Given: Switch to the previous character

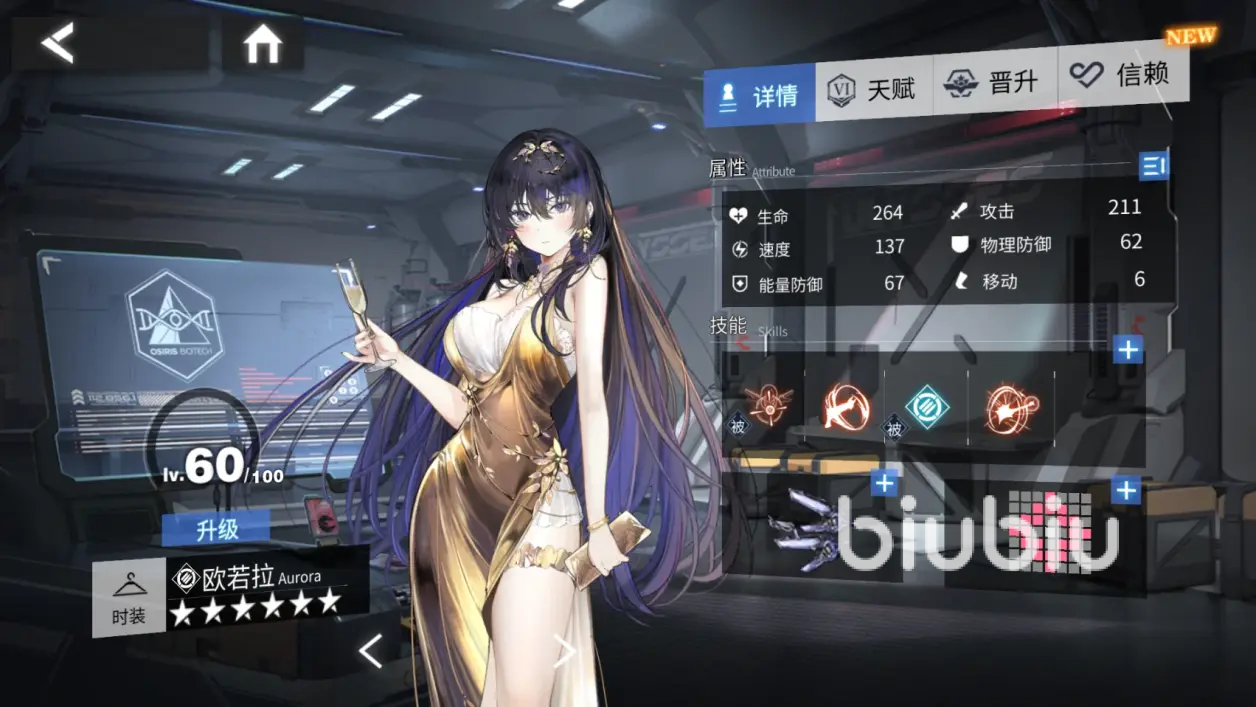Looking at the screenshot, I should [370, 652].
